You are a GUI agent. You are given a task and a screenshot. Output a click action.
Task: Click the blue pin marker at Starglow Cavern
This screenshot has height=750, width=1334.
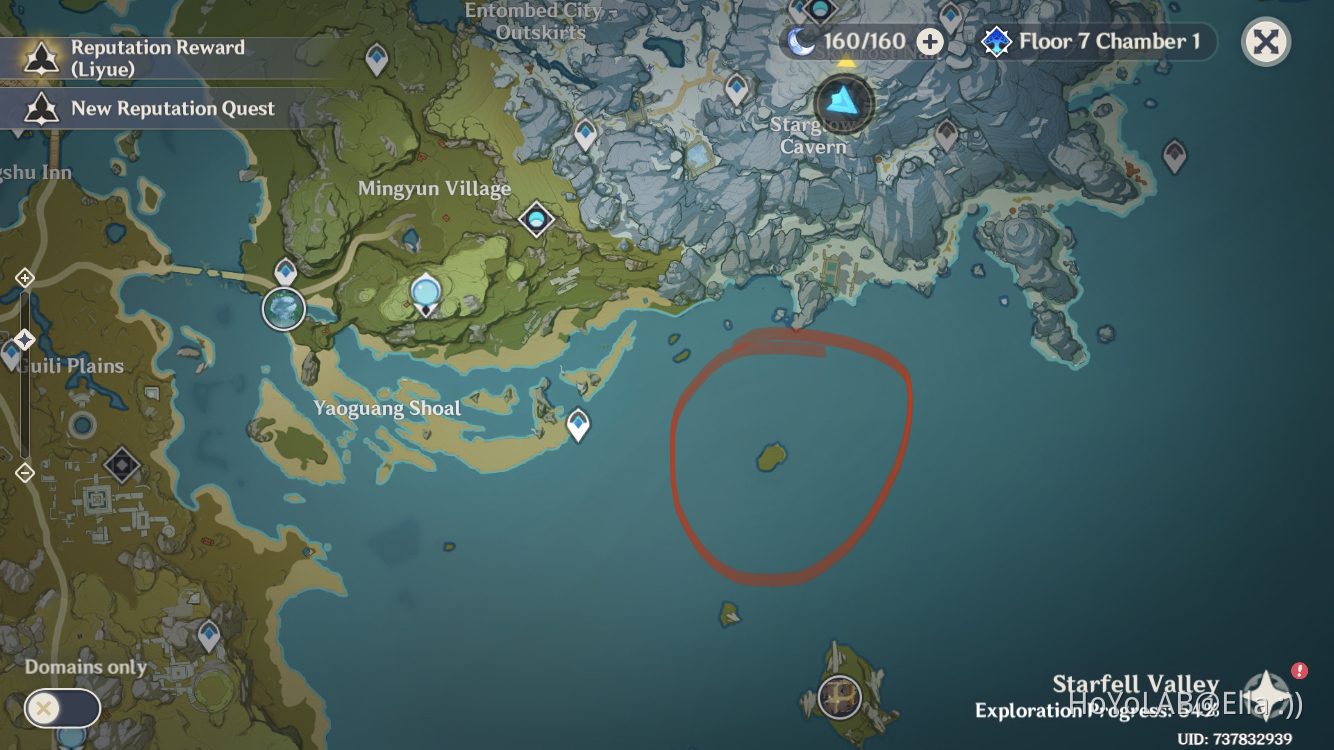click(844, 102)
